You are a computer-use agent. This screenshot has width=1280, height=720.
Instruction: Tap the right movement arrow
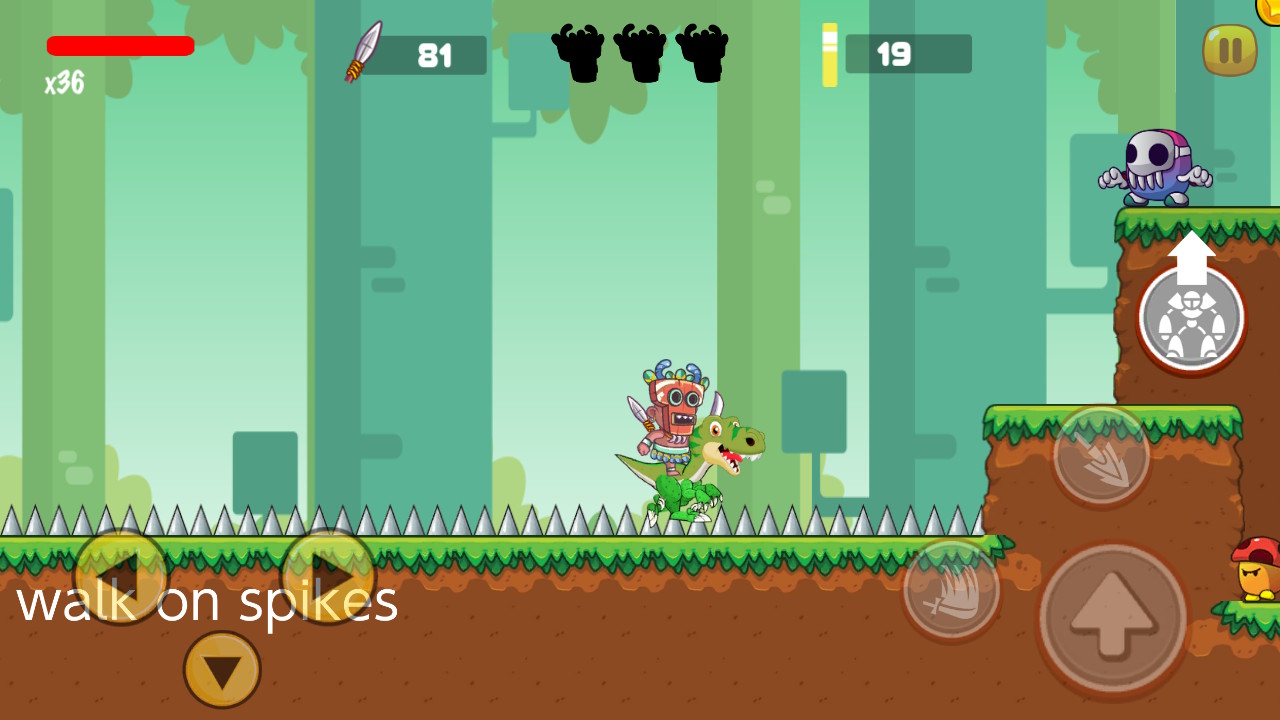coord(329,575)
